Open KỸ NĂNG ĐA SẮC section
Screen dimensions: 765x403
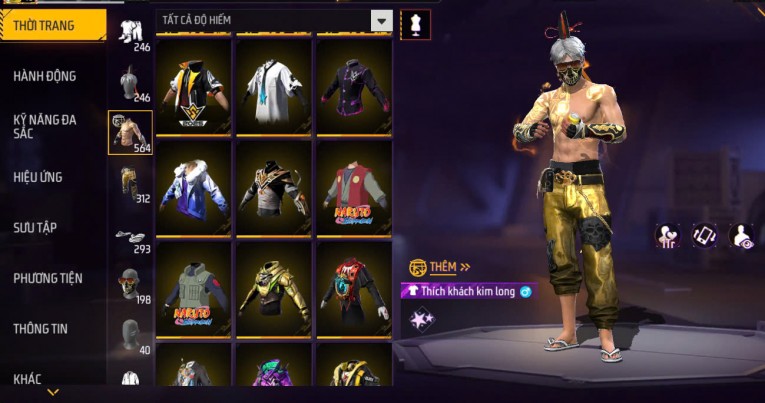[45, 126]
